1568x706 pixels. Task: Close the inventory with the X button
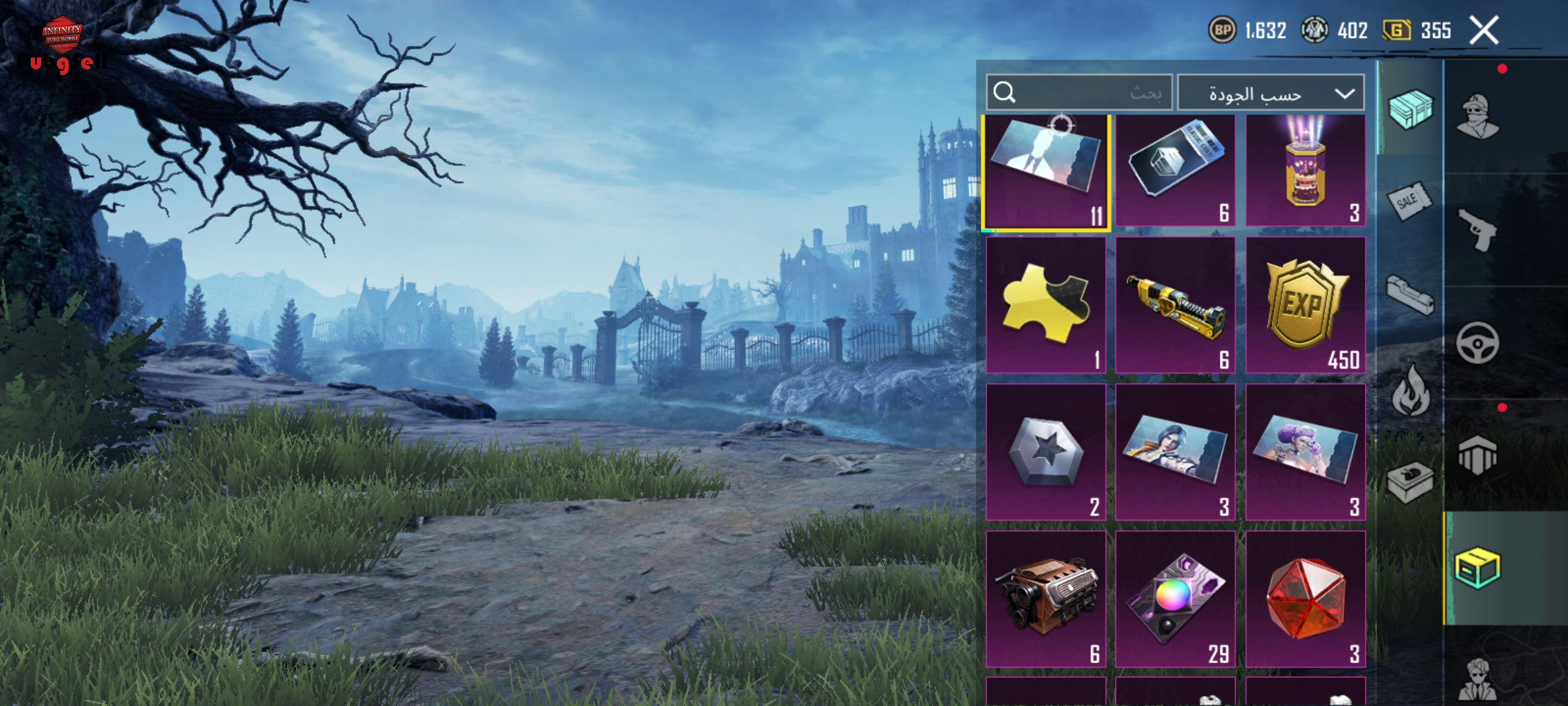tap(1484, 31)
